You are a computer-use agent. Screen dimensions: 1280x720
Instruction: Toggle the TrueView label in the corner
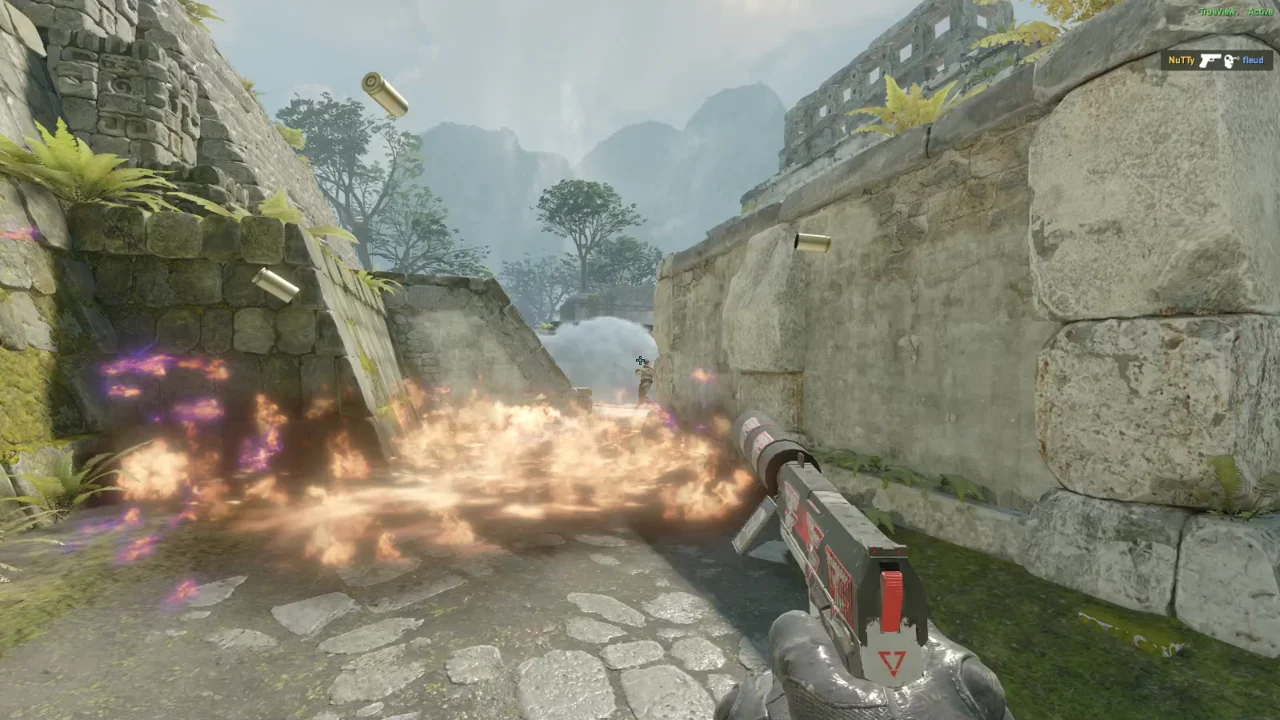[1217, 11]
